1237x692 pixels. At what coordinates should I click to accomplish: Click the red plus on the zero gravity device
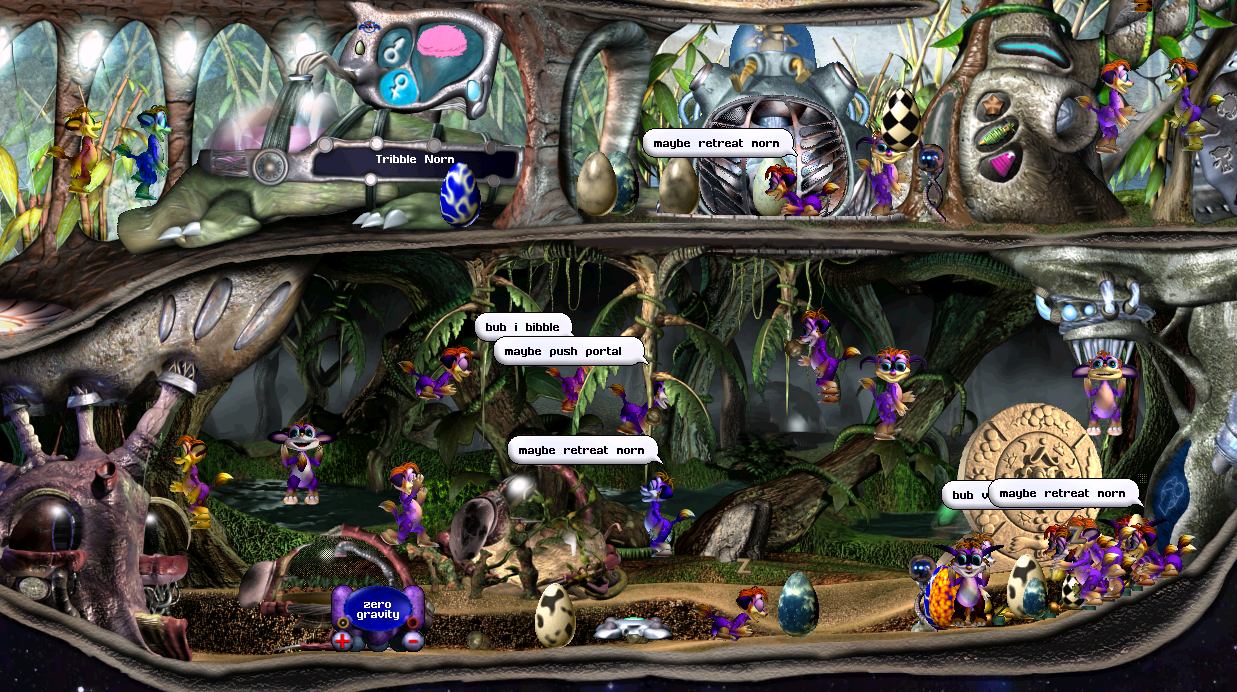342,640
